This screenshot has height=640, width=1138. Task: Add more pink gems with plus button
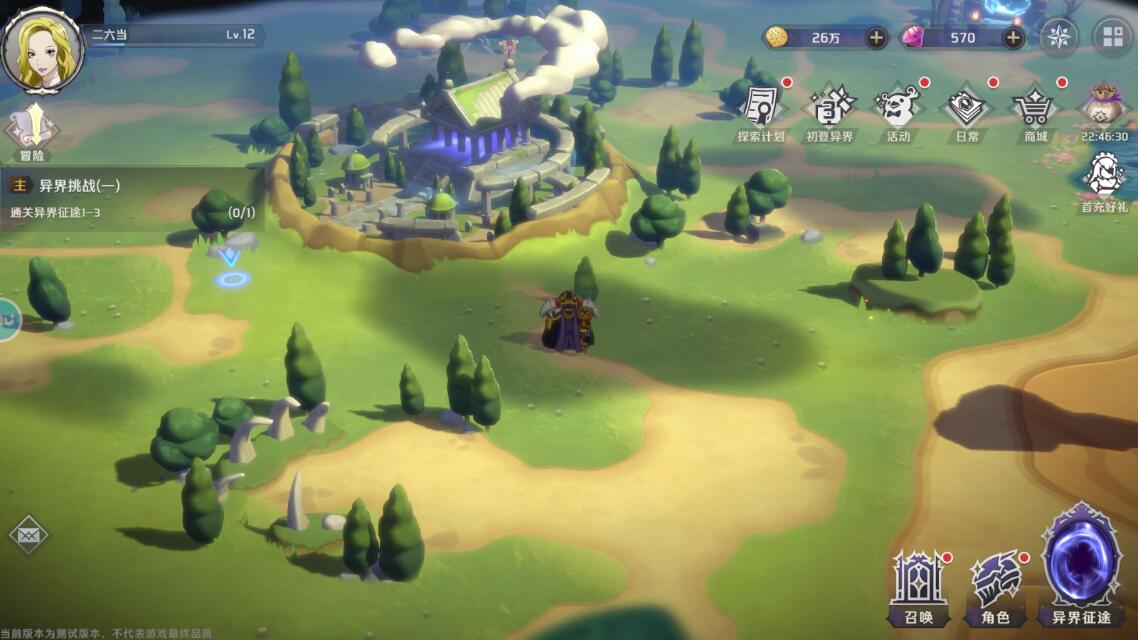click(1013, 38)
